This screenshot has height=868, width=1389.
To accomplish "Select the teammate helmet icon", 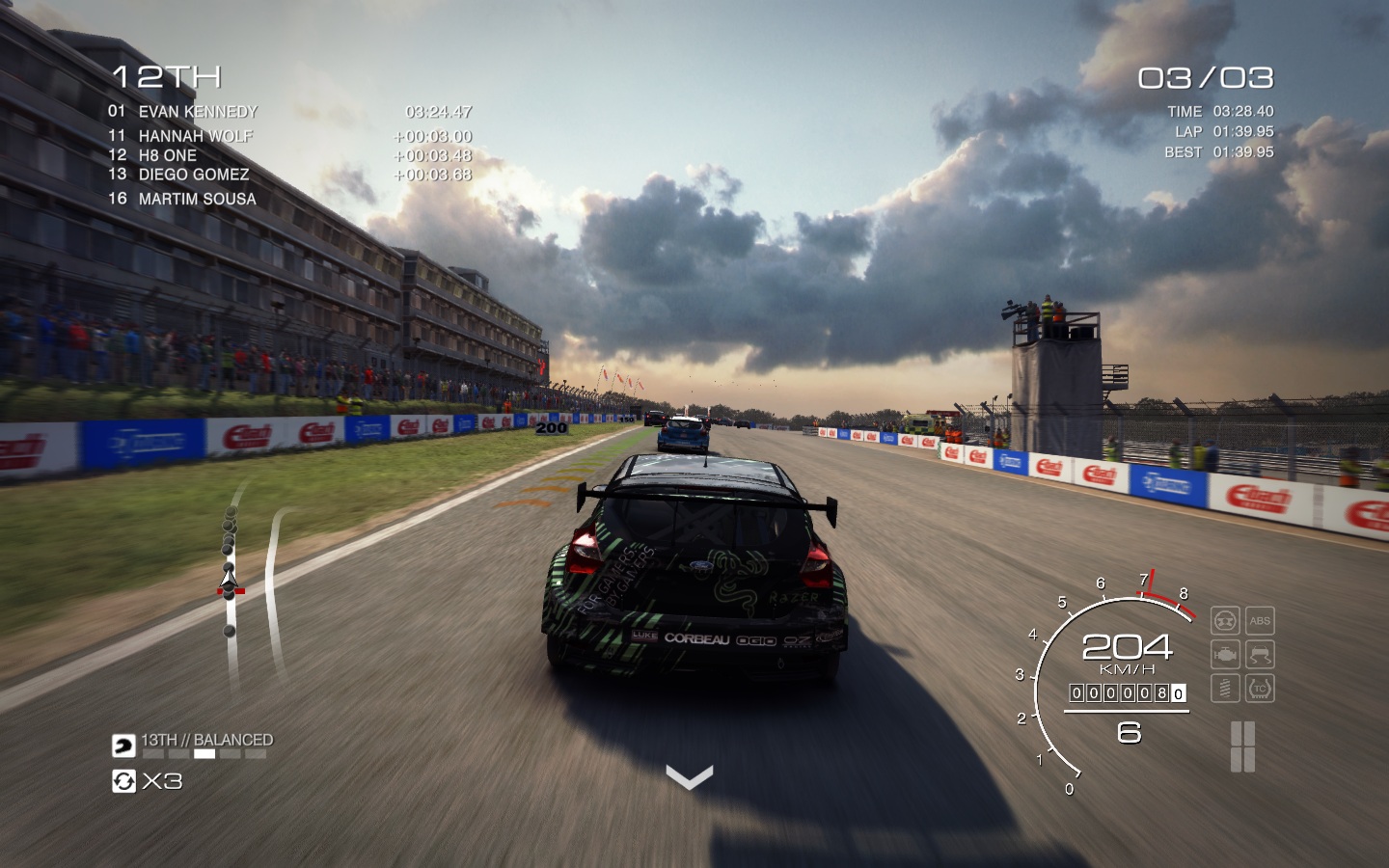I will (123, 746).
